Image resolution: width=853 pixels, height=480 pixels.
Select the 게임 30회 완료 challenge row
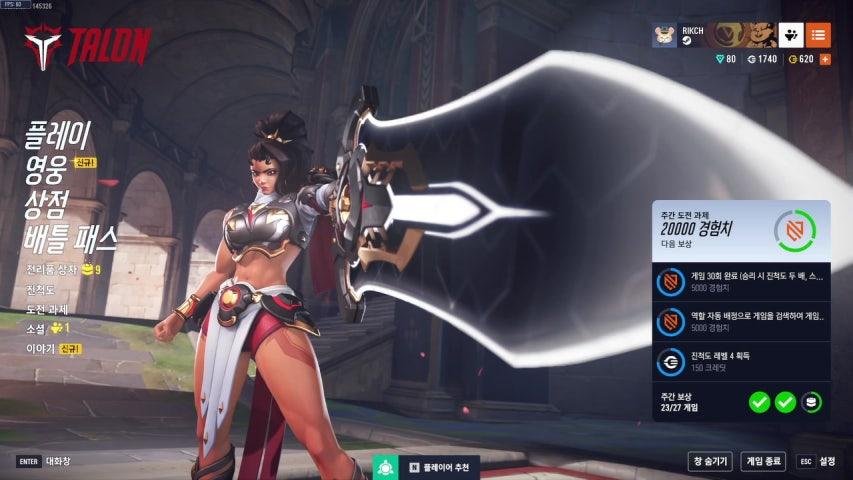click(x=740, y=283)
